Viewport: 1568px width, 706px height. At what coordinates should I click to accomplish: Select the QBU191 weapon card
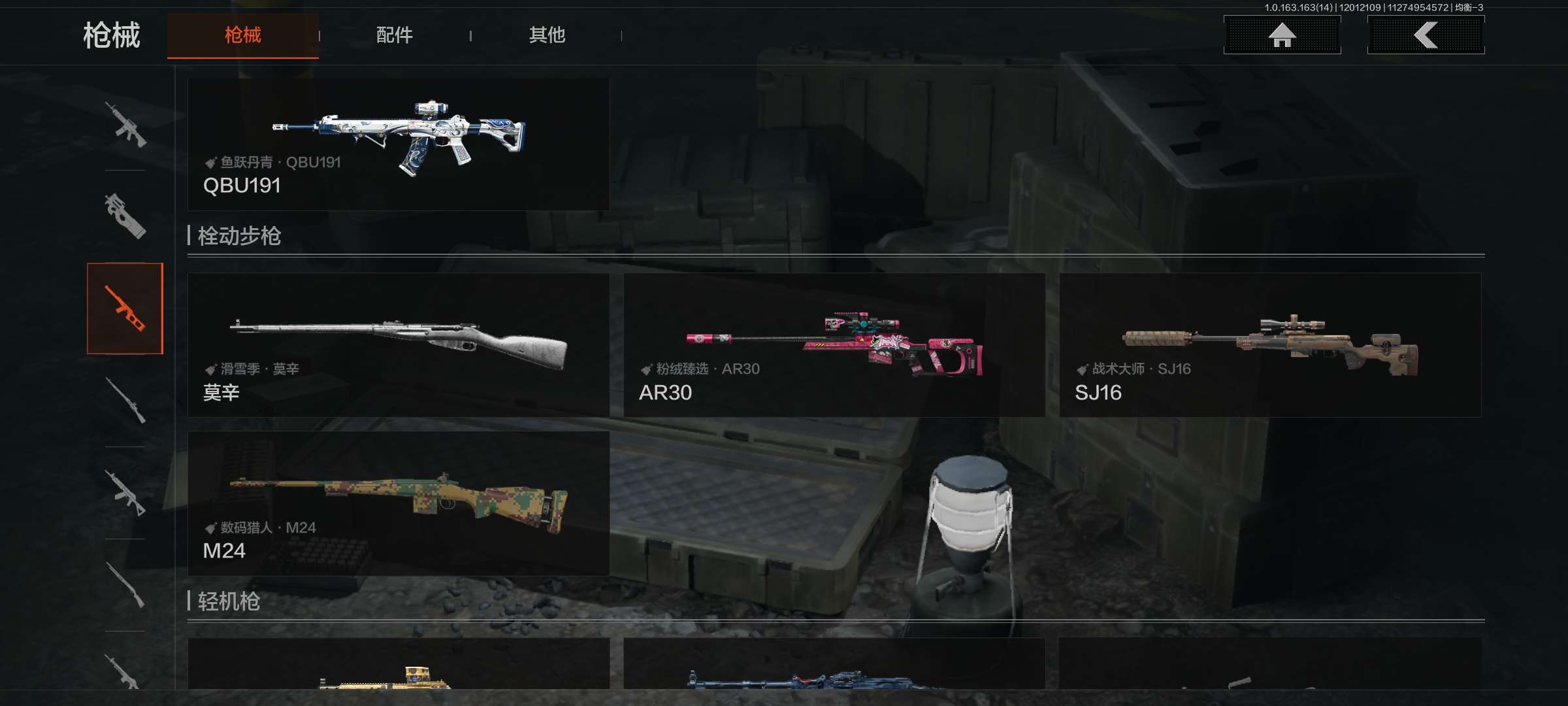[x=399, y=144]
